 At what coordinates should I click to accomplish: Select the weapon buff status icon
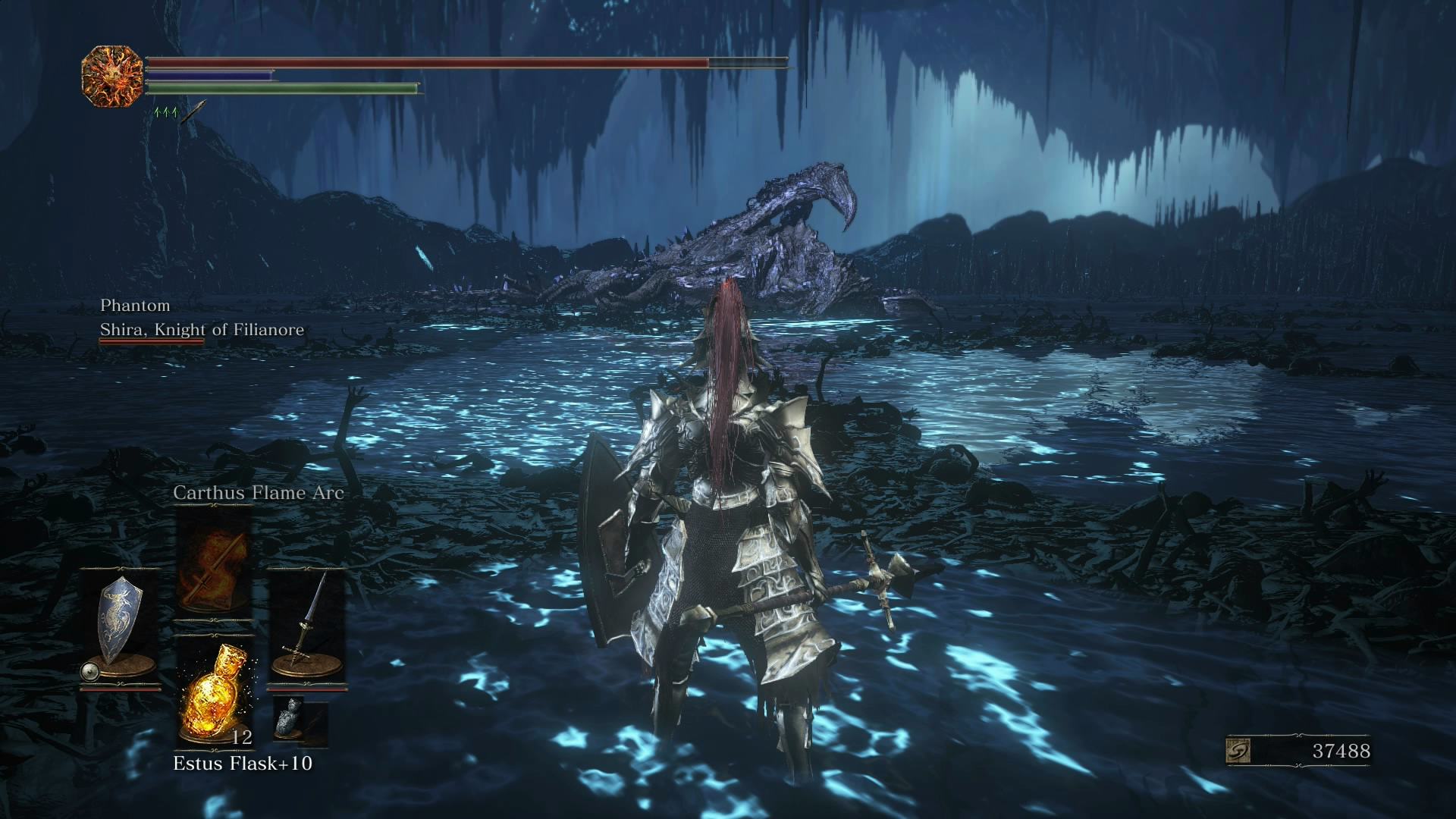pos(194,111)
